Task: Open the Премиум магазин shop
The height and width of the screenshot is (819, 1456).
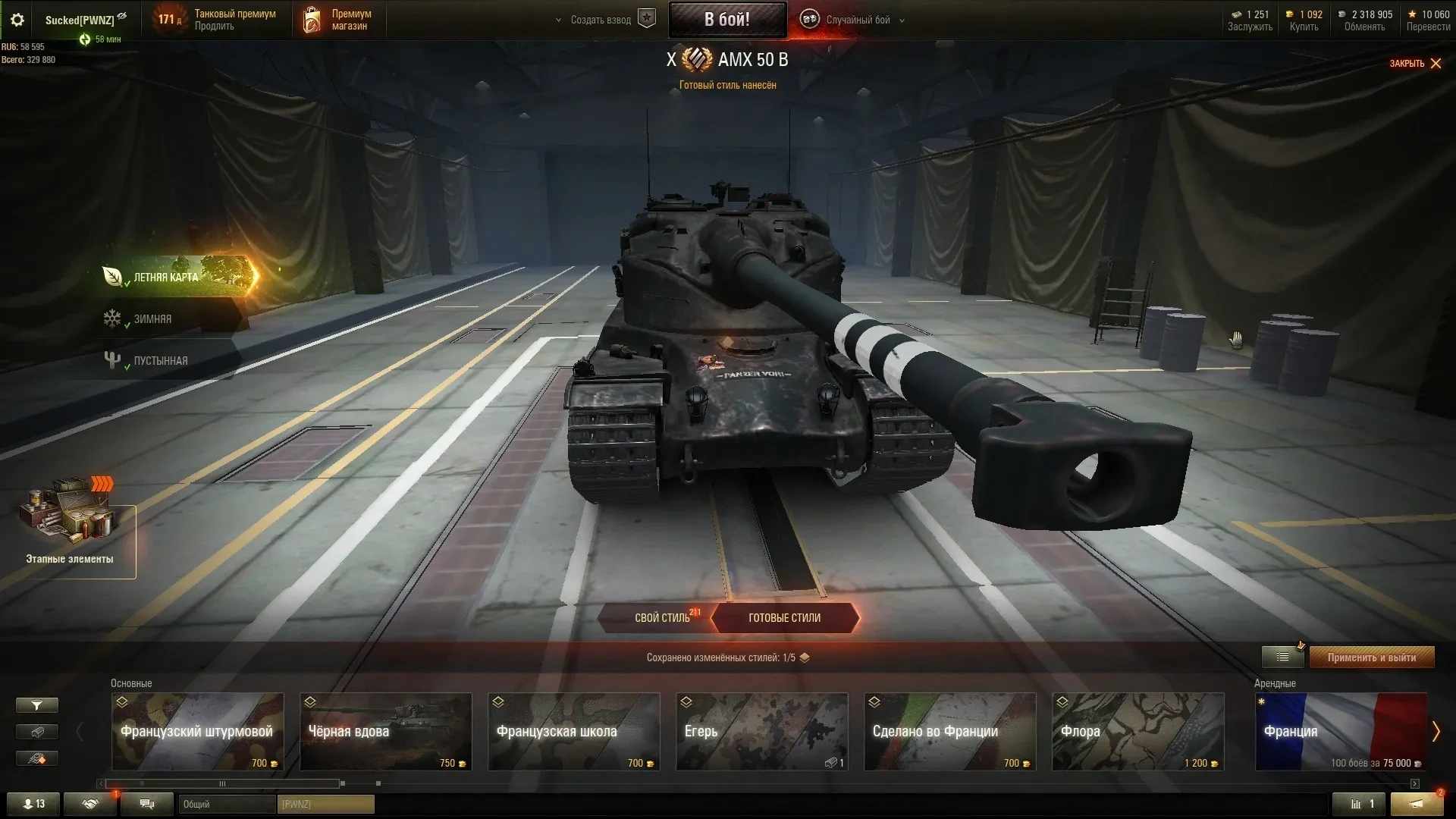Action: tap(338, 20)
